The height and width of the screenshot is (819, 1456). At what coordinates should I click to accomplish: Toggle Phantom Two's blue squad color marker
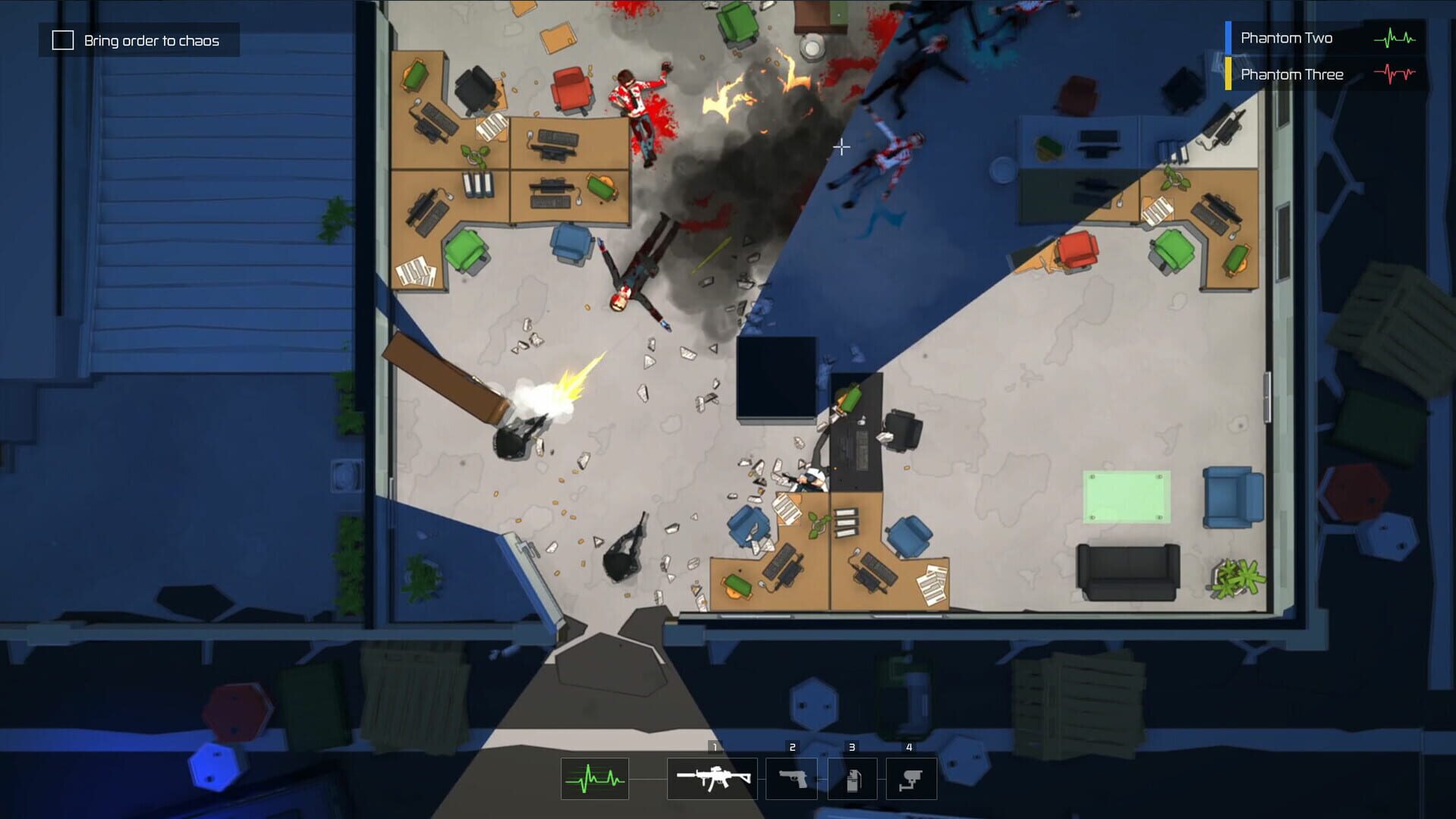(x=1229, y=37)
